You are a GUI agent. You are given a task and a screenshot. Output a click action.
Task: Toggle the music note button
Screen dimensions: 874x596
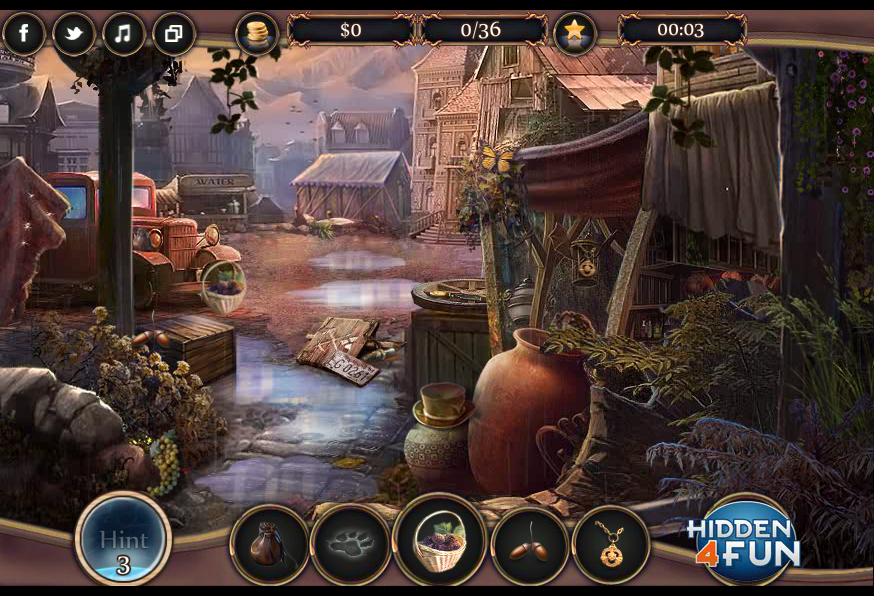click(x=123, y=34)
